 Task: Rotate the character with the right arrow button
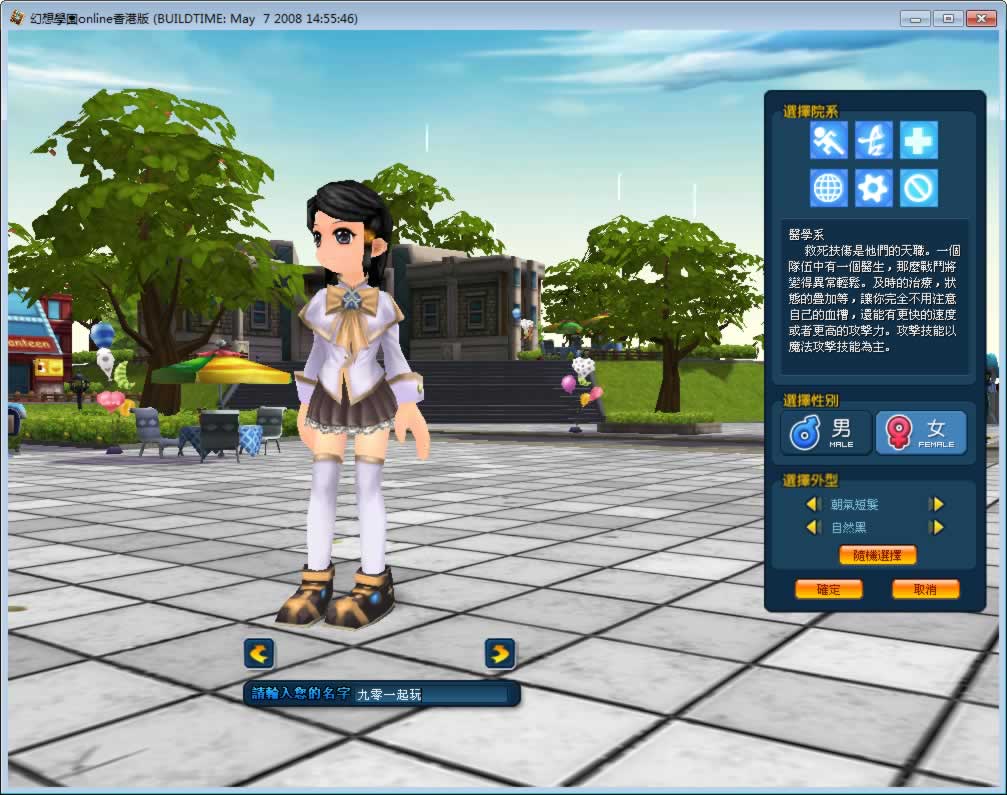tap(500, 654)
